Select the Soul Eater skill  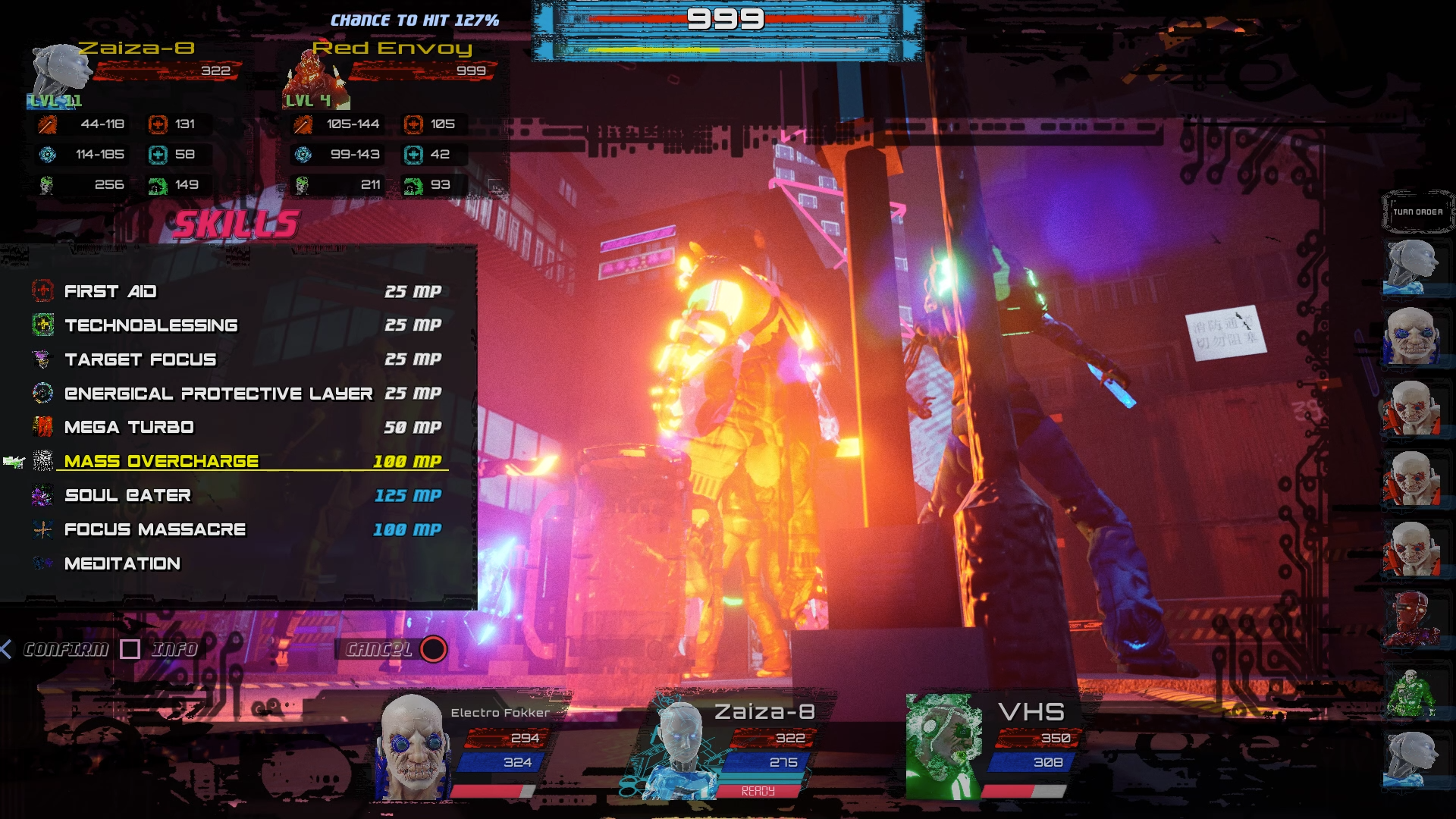click(127, 495)
